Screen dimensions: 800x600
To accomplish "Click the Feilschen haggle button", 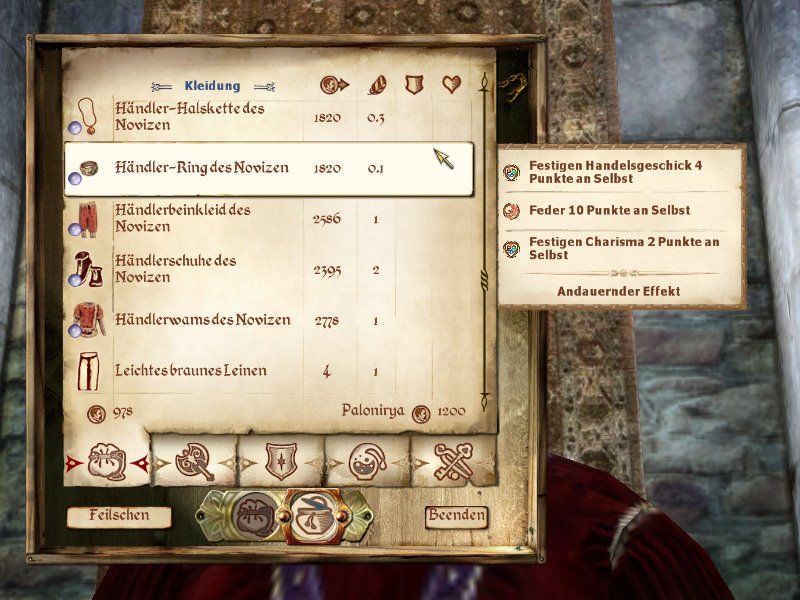I will [x=118, y=516].
